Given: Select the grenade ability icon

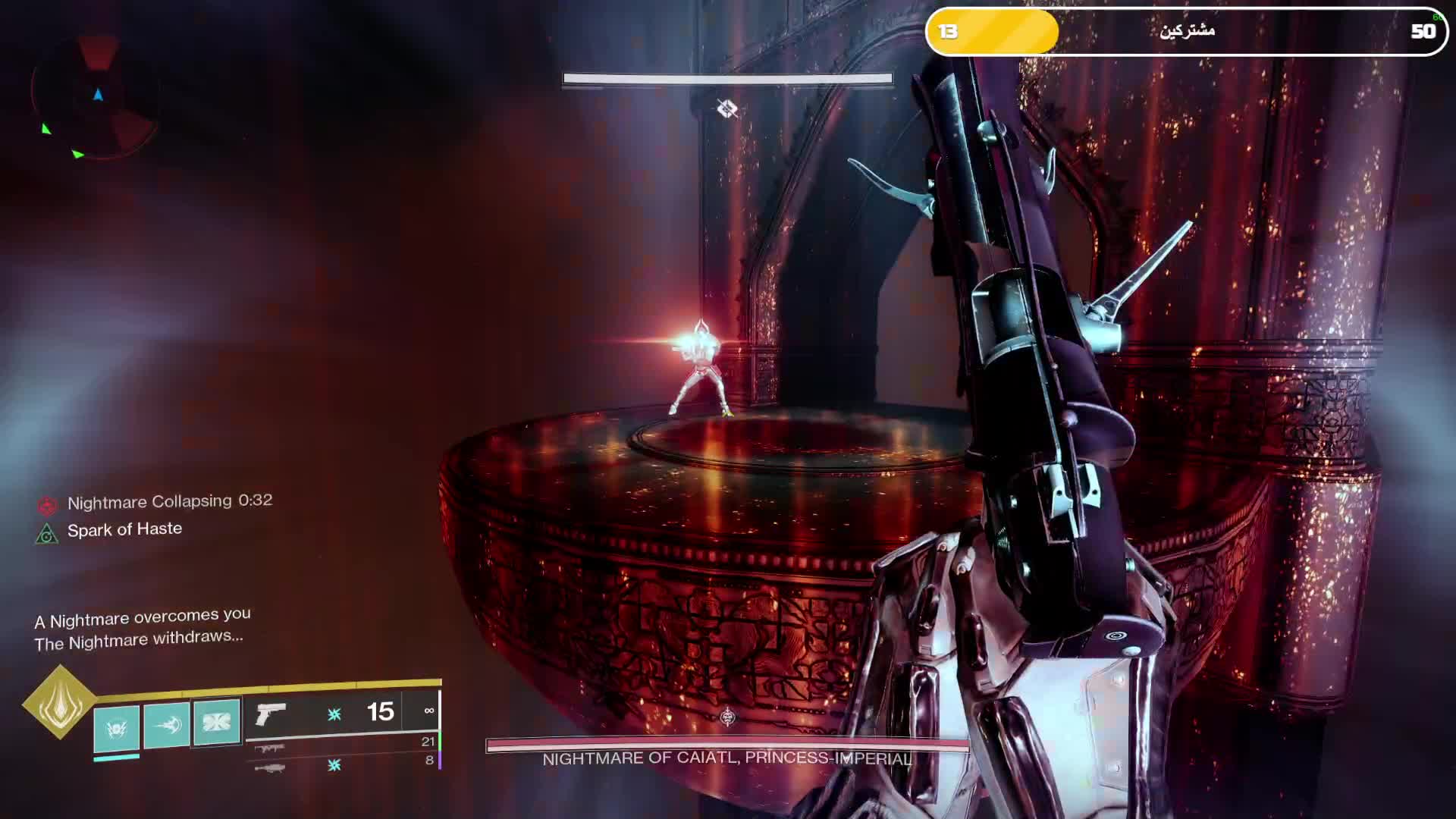Looking at the screenshot, I should pos(116,728).
